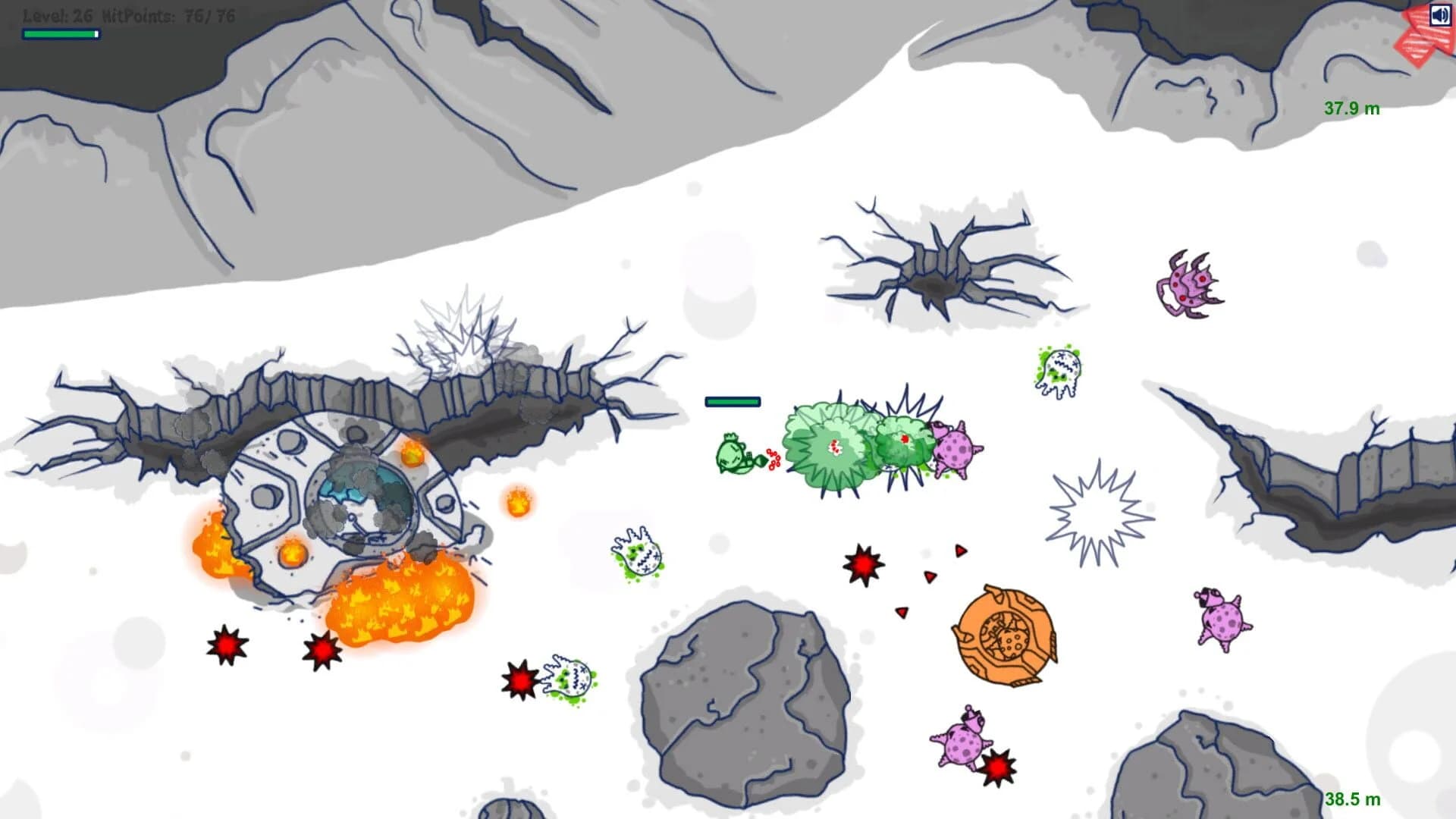
Task: Click the player XP bar under the Level text
Action: [x=61, y=34]
